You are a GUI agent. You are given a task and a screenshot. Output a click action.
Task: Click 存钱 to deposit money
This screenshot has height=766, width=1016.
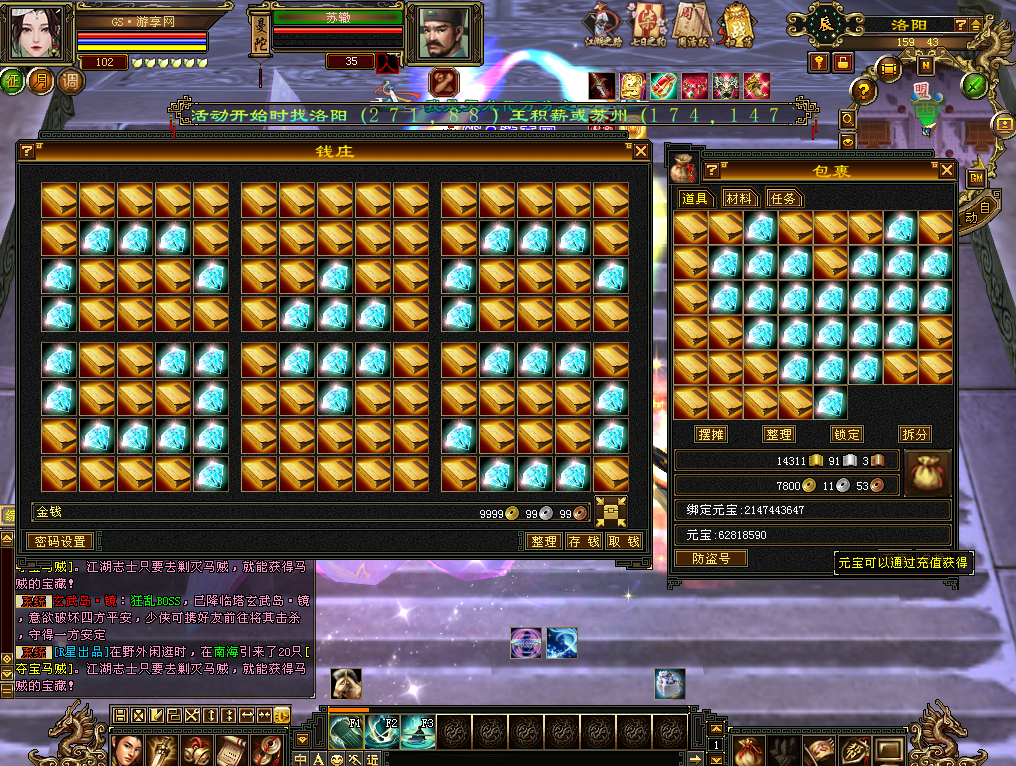(x=583, y=541)
